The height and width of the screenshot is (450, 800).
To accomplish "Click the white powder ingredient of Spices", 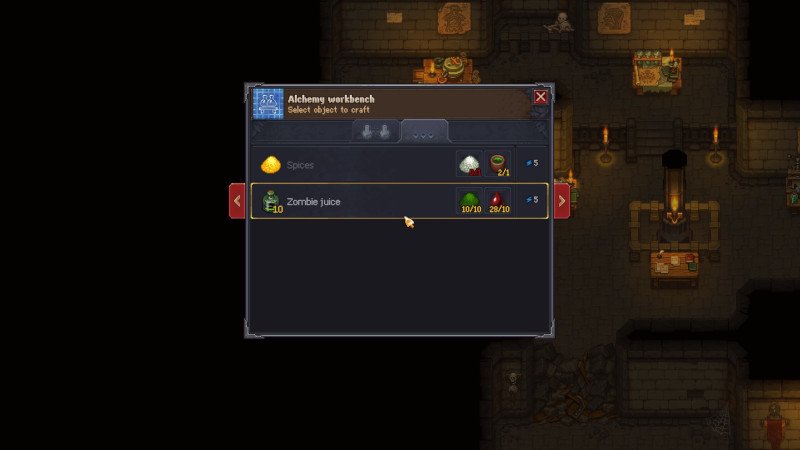I will (x=470, y=164).
